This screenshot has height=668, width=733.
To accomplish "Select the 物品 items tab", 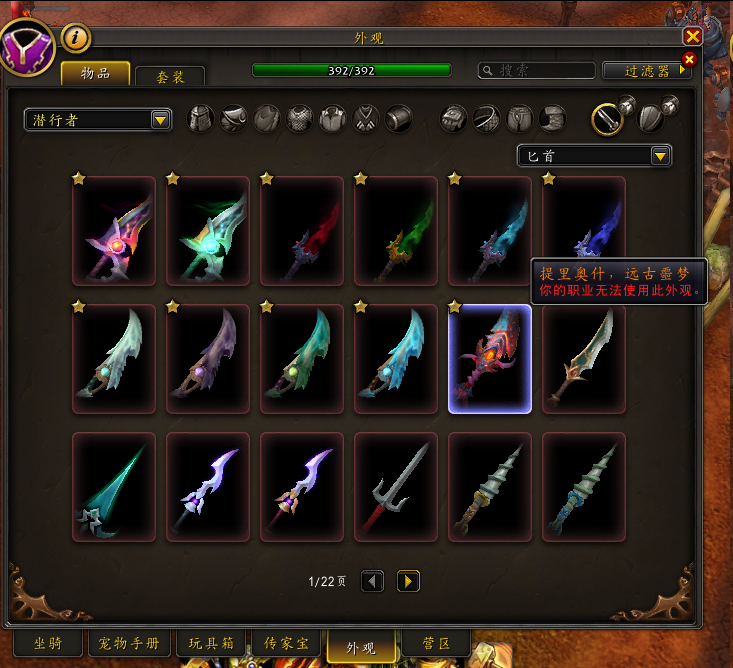I will tap(96, 73).
